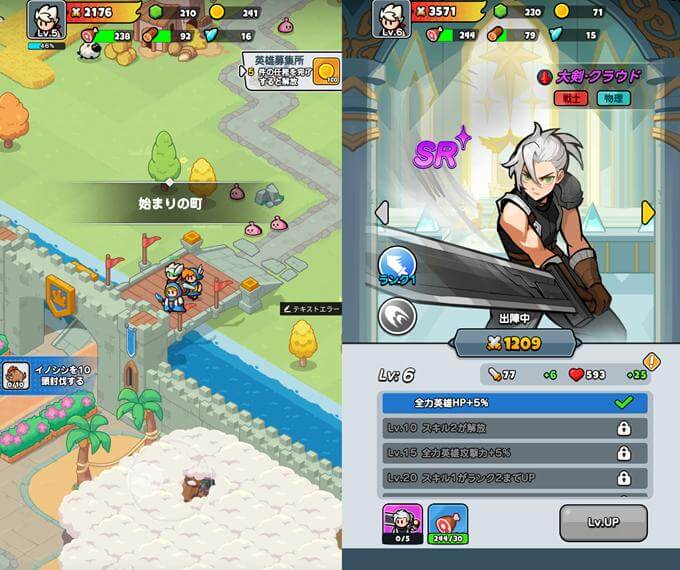Tap the Lv.UP button
This screenshot has height=570, width=680.
(602, 522)
